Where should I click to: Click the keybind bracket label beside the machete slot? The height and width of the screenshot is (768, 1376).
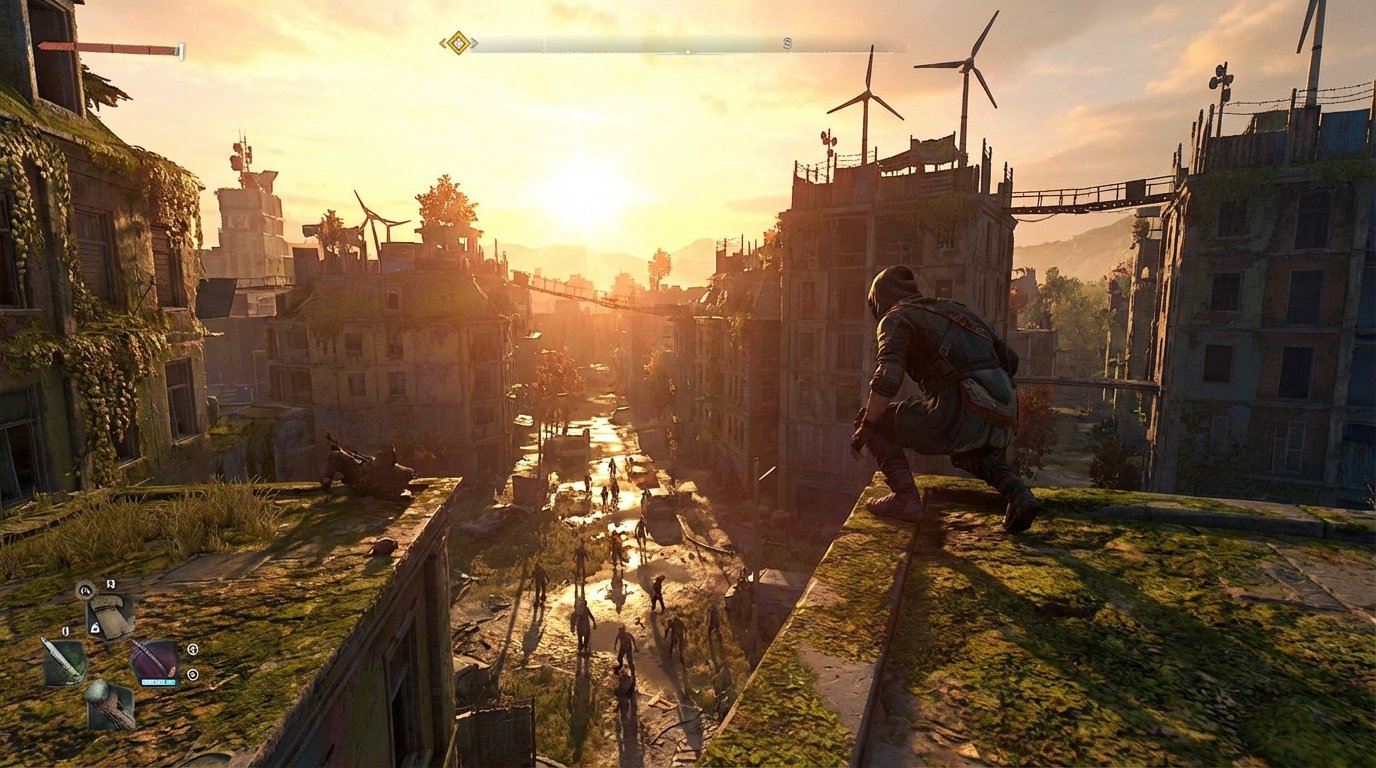coord(66,630)
